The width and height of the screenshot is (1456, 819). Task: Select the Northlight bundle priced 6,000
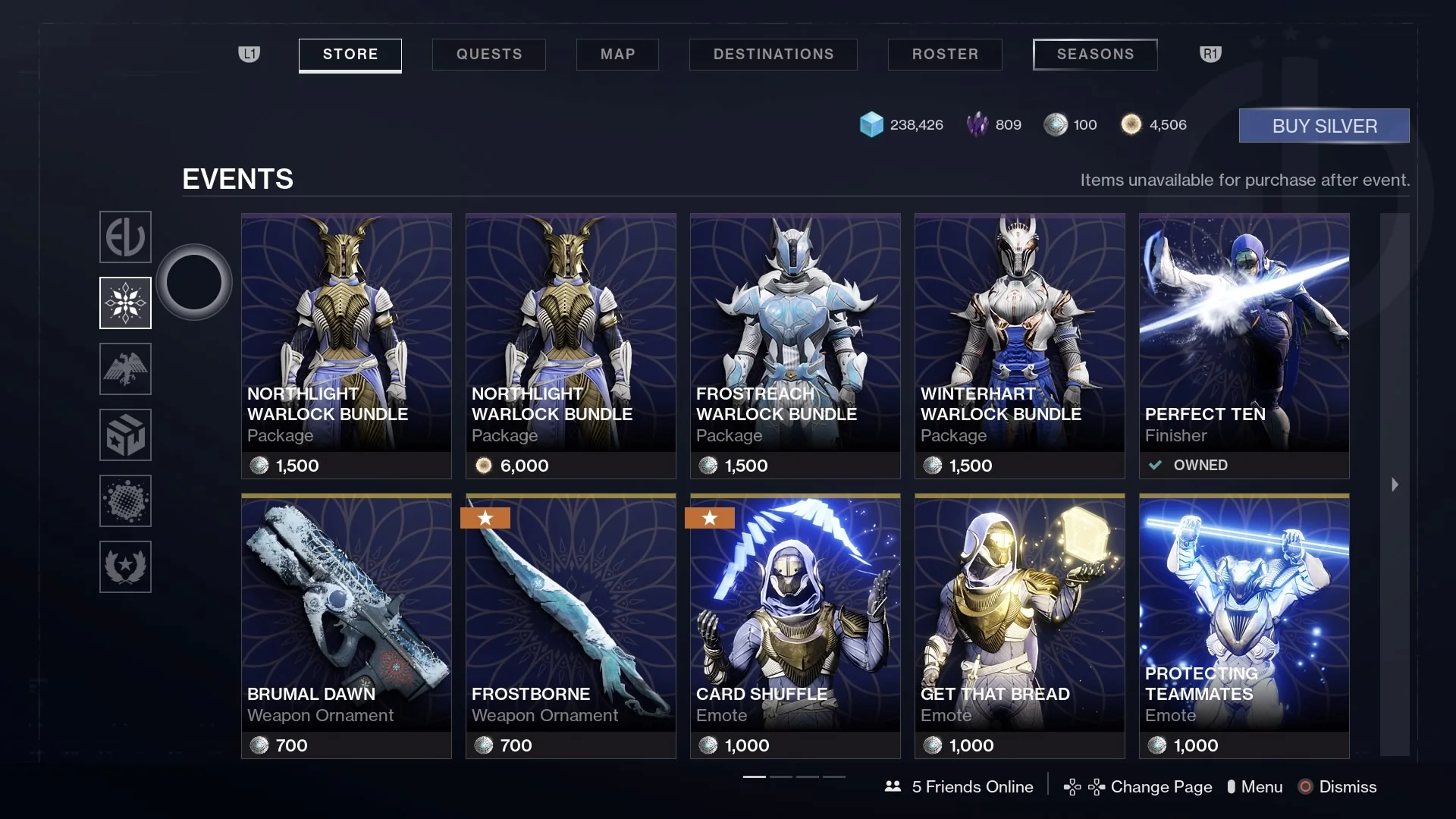coord(570,346)
